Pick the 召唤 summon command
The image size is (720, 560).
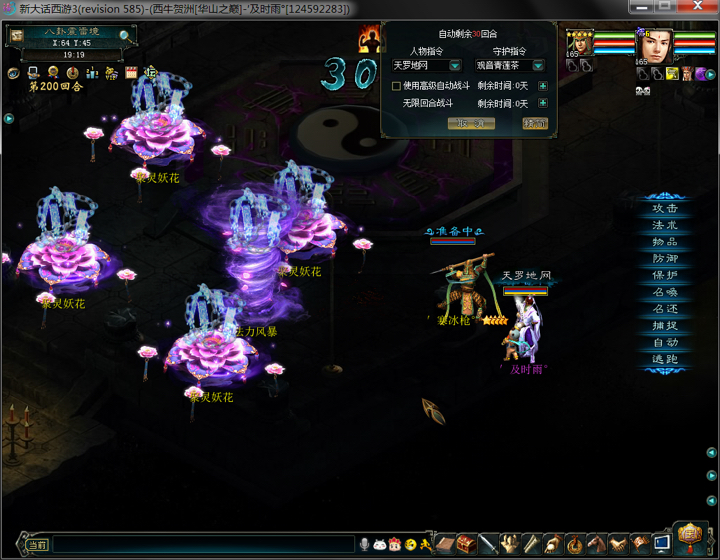[665, 292]
